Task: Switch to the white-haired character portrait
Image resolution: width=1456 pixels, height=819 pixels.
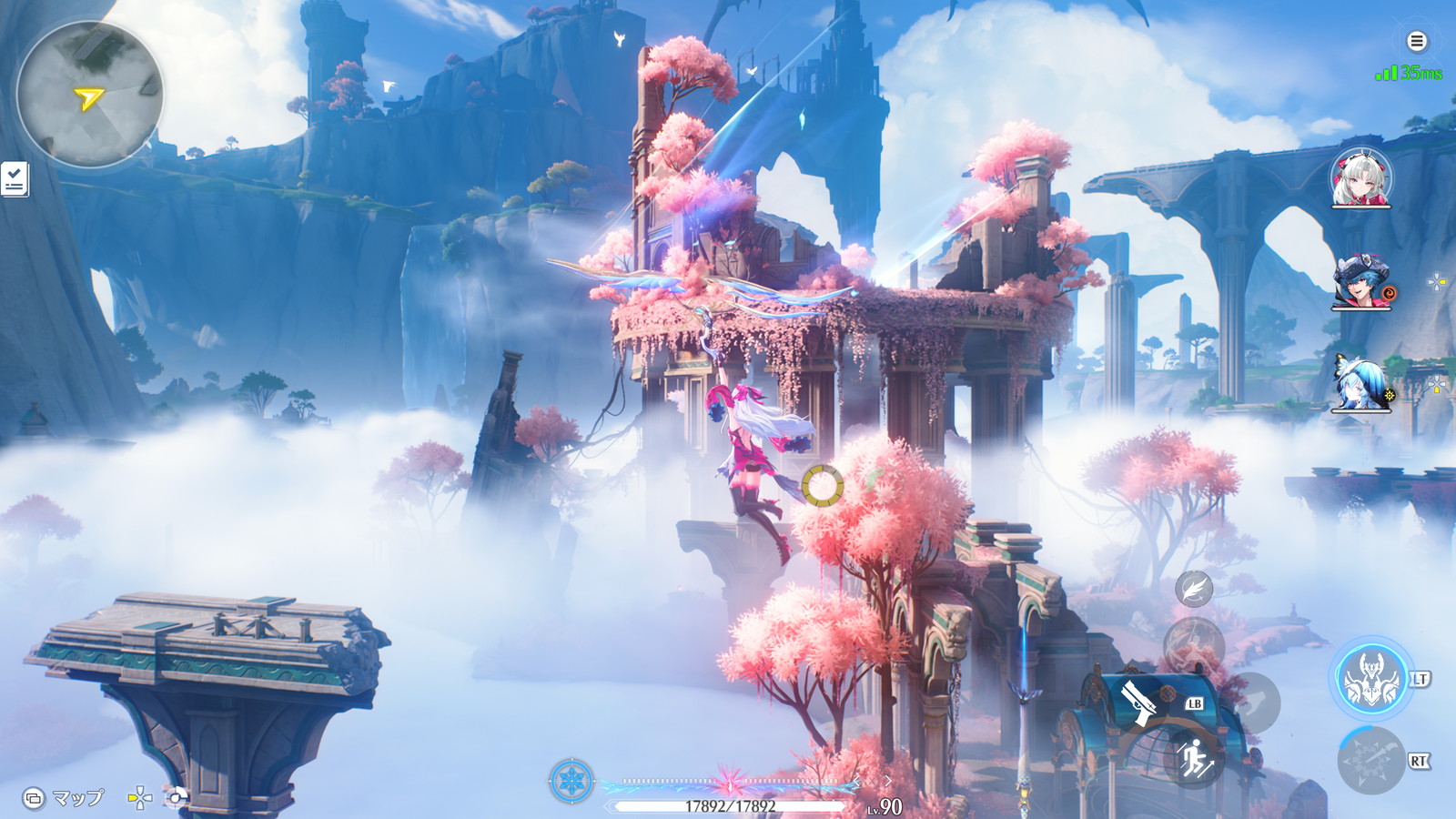Action: (x=1360, y=178)
